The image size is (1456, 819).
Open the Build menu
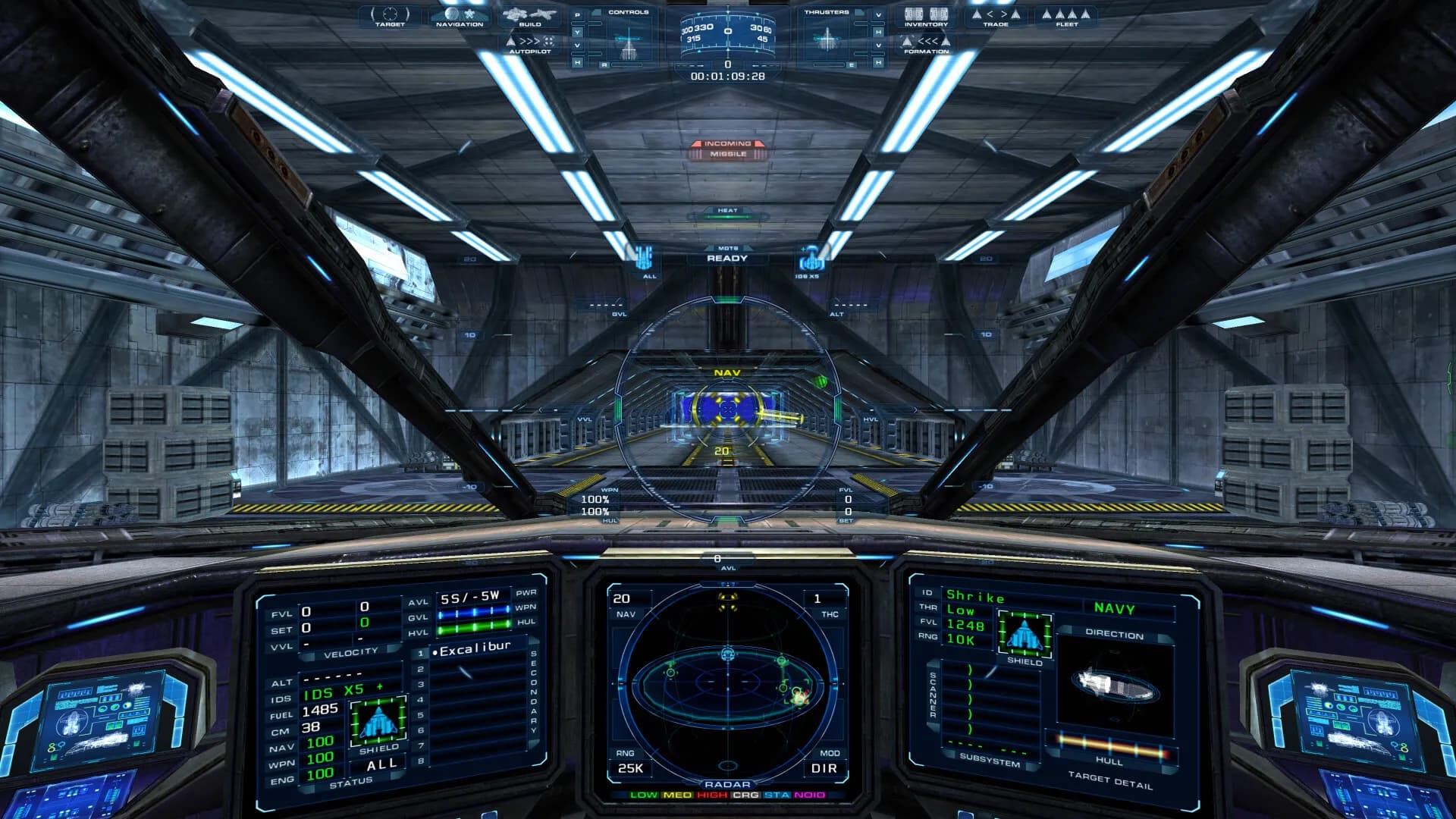tap(530, 17)
